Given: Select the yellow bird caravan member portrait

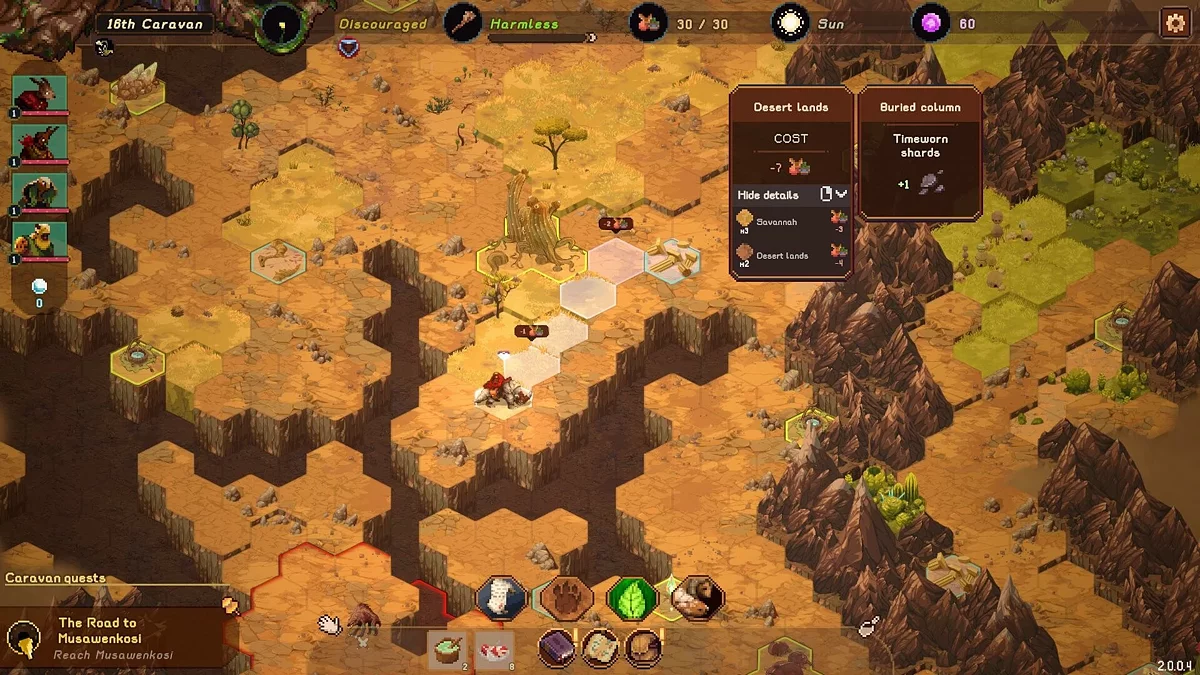Looking at the screenshot, I should click(40, 240).
